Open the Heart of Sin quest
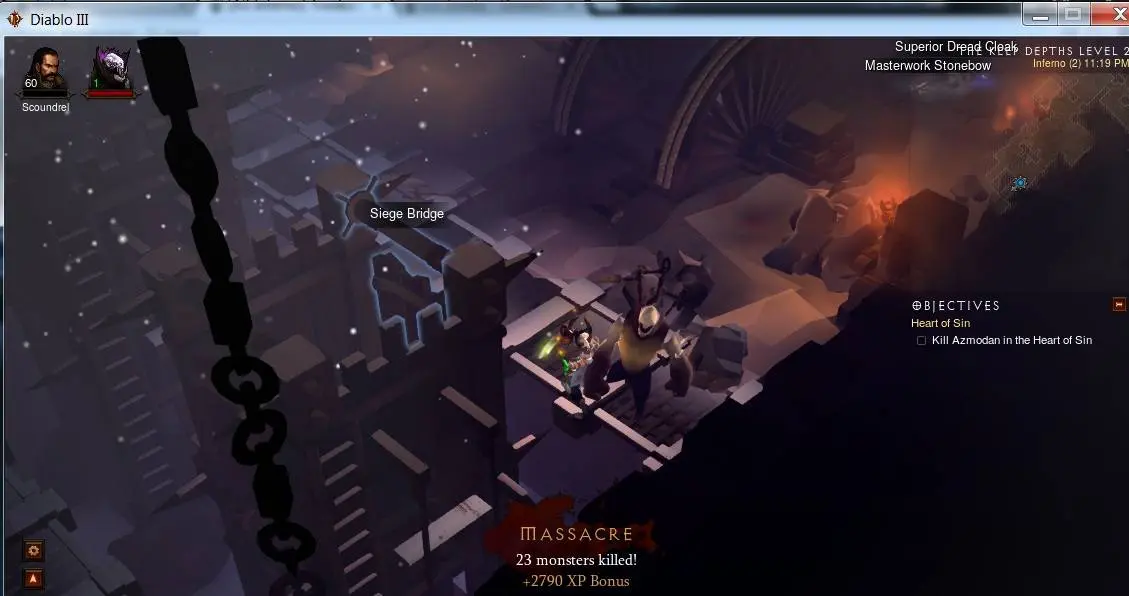 (x=940, y=323)
